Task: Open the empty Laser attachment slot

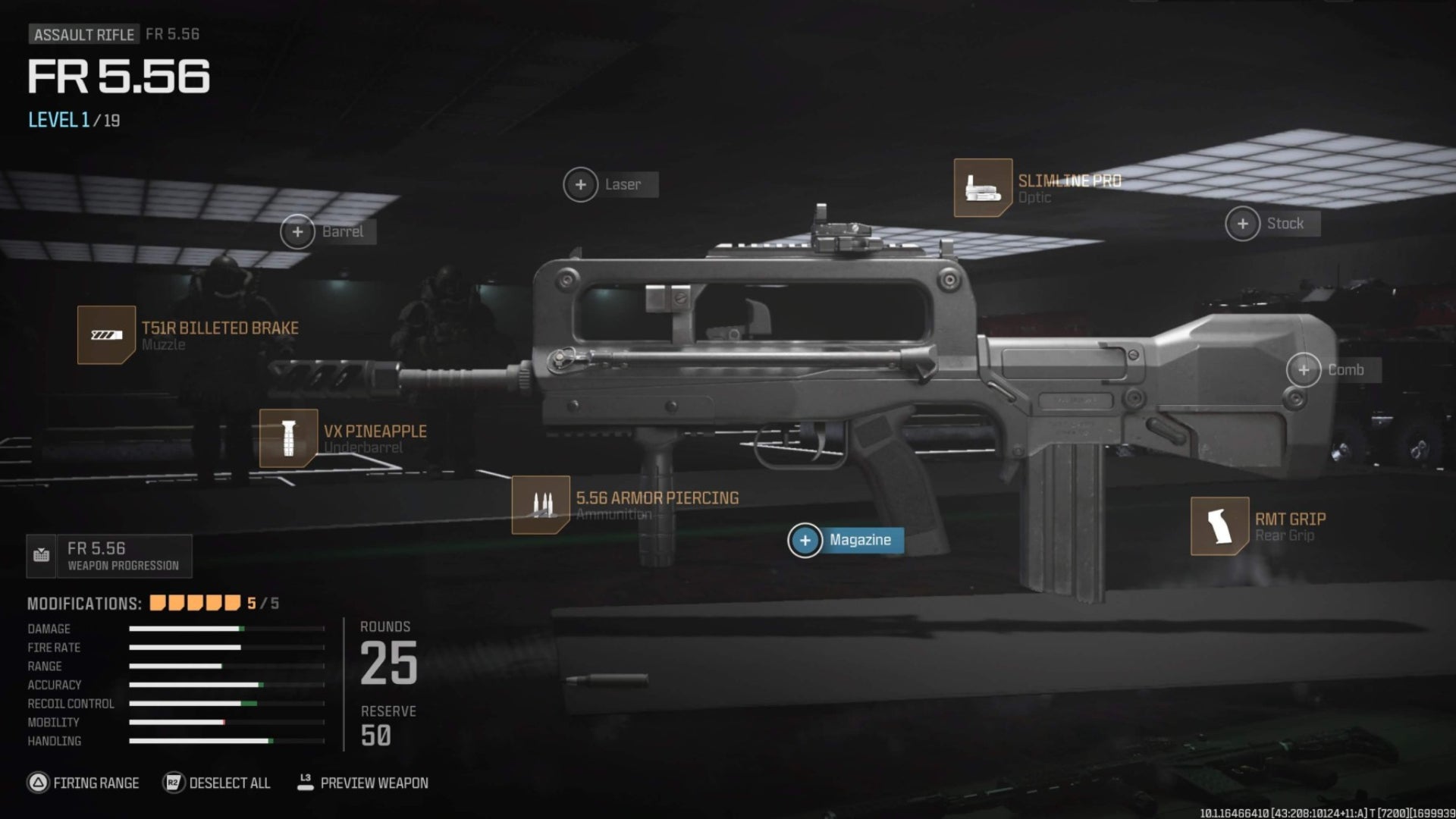Action: (x=581, y=184)
